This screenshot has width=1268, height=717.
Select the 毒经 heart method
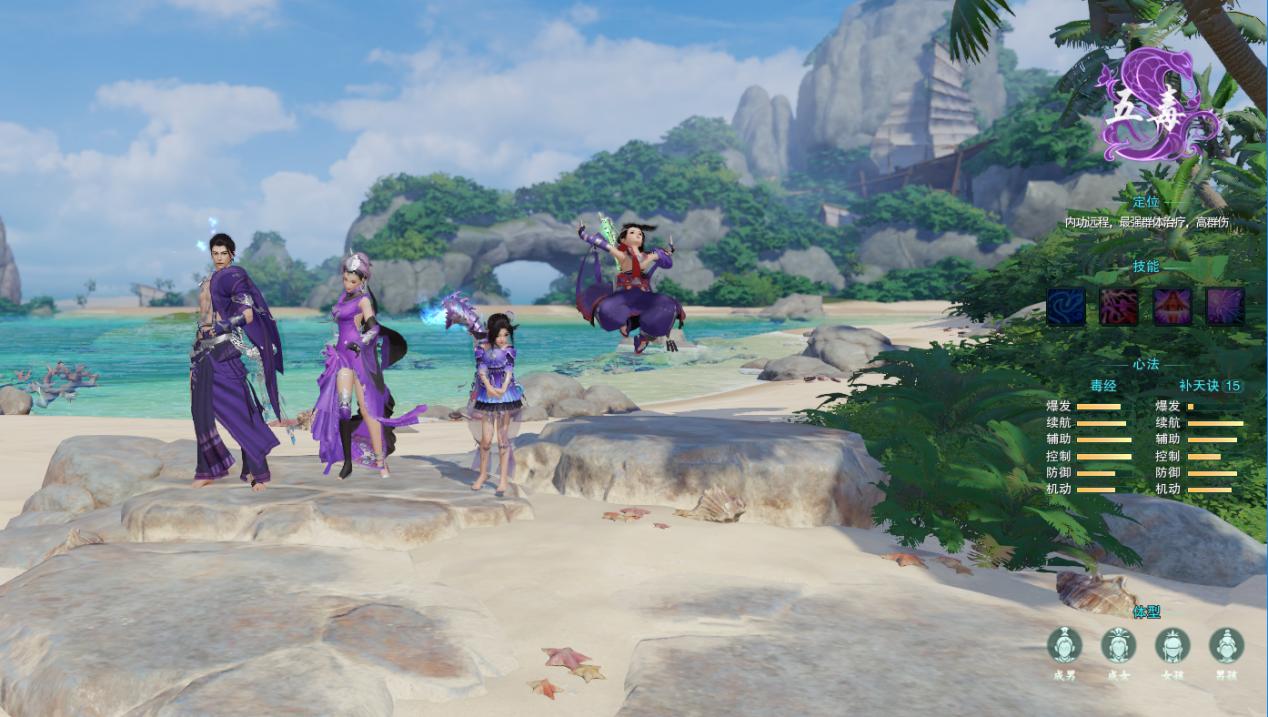(x=1102, y=385)
